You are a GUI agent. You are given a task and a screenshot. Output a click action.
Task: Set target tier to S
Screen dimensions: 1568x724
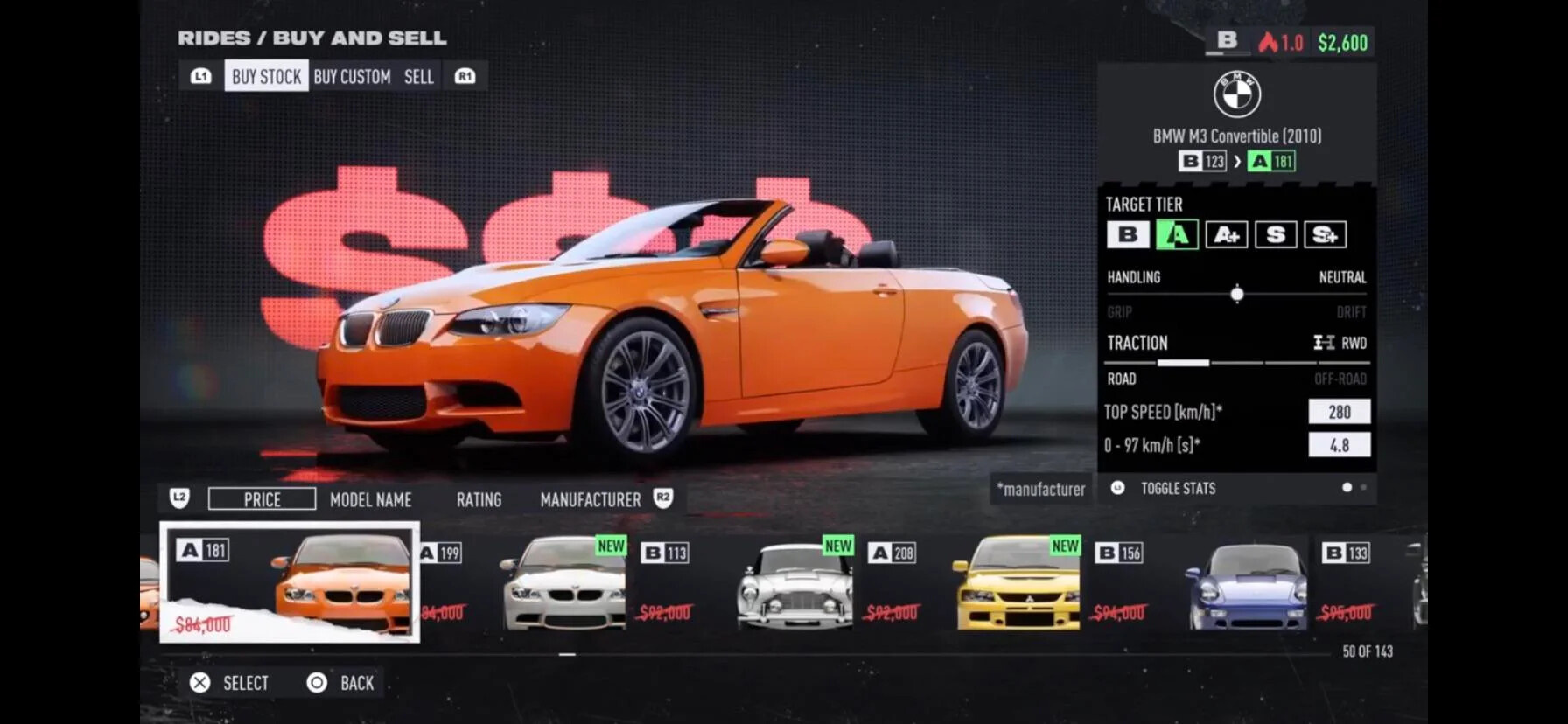coord(1275,234)
